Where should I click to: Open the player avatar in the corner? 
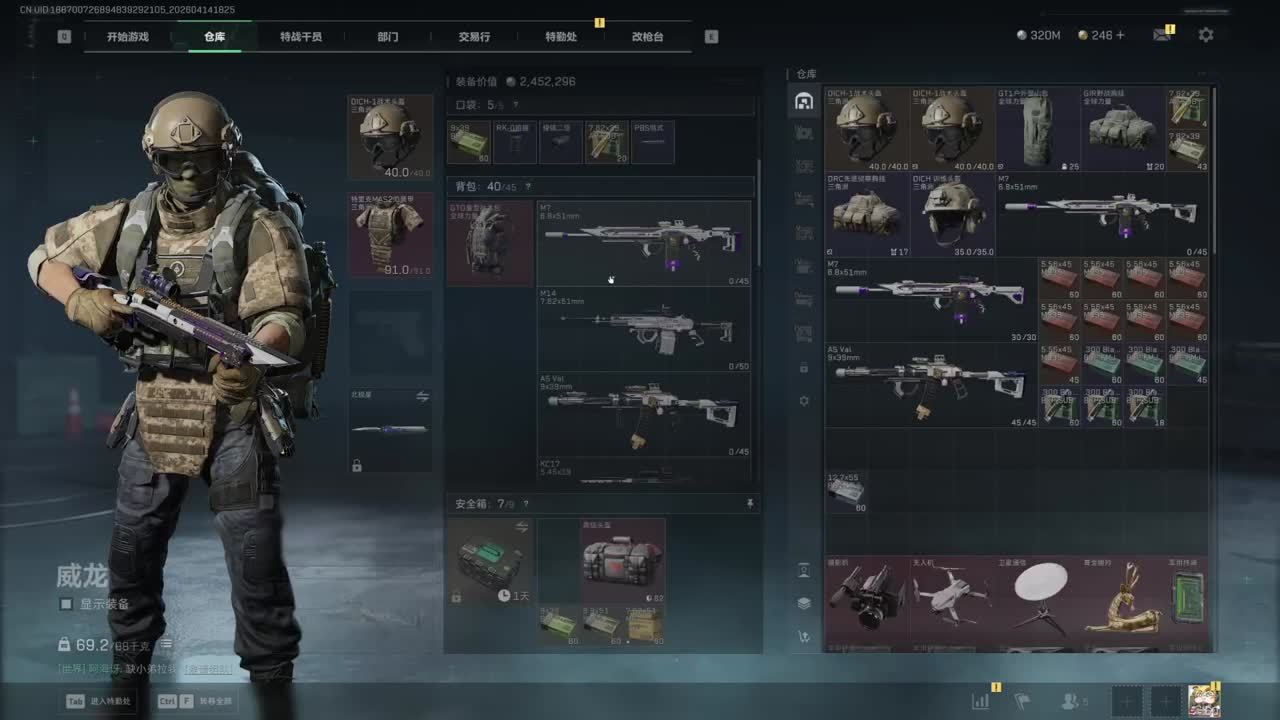[1203, 701]
